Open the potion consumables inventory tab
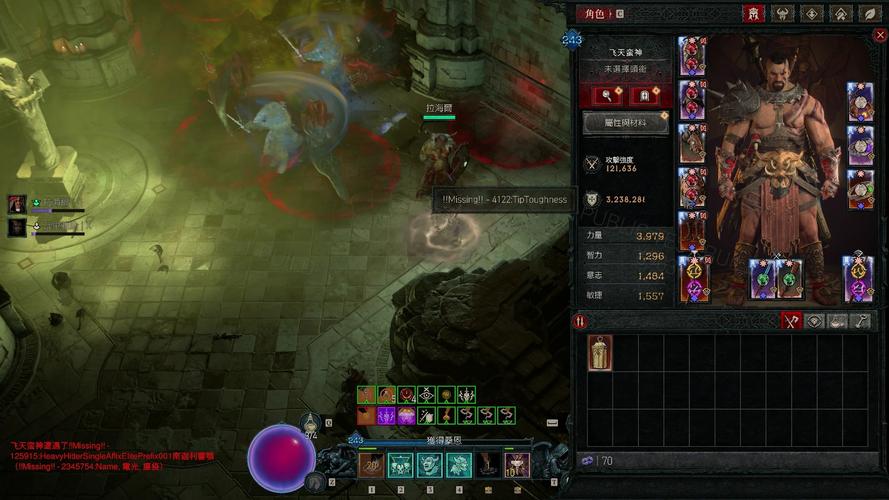Viewport: 889px width, 500px height. point(837,321)
